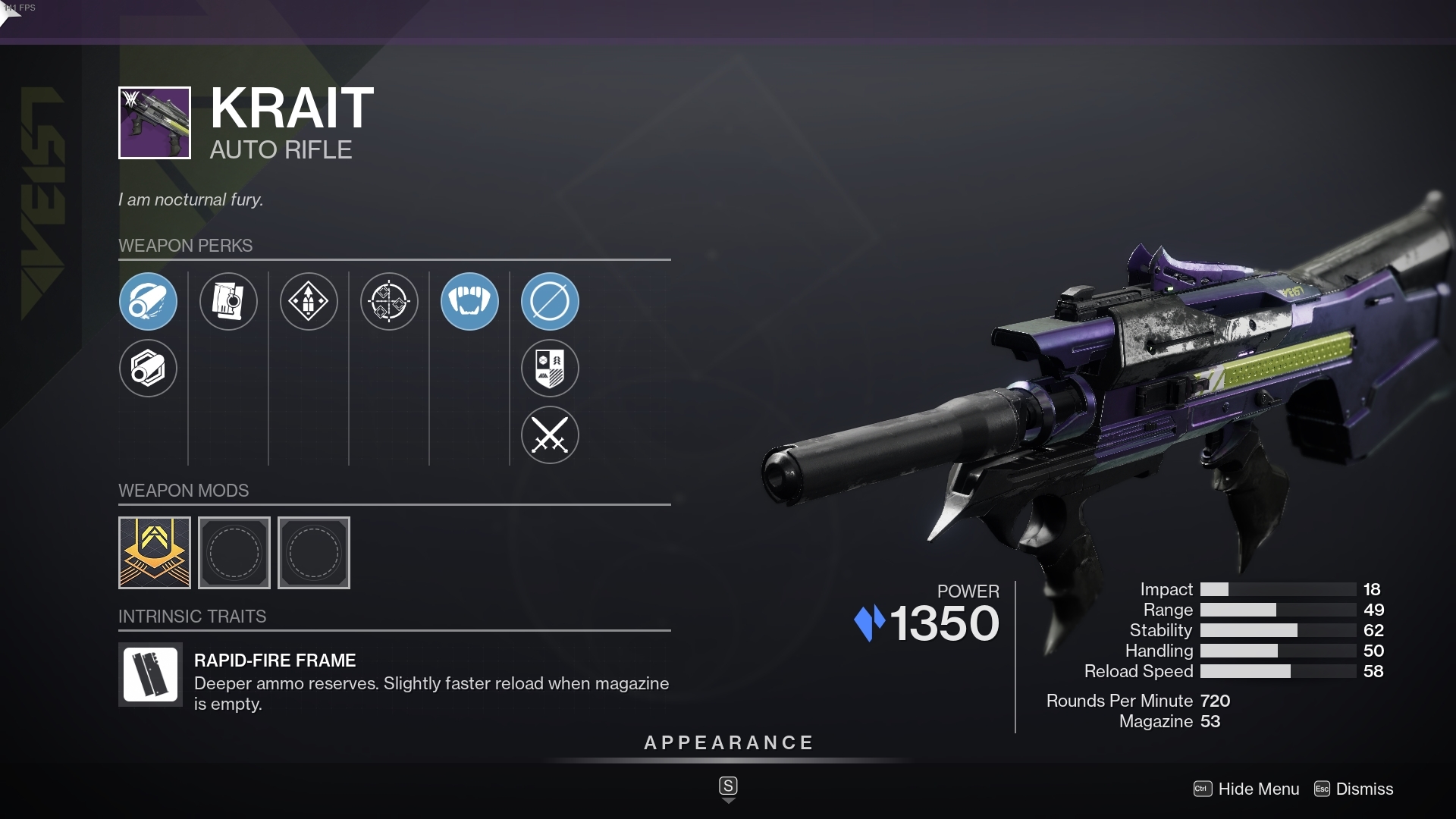Open the Appearance tab
This screenshot has width=1456, height=819.
[x=728, y=742]
